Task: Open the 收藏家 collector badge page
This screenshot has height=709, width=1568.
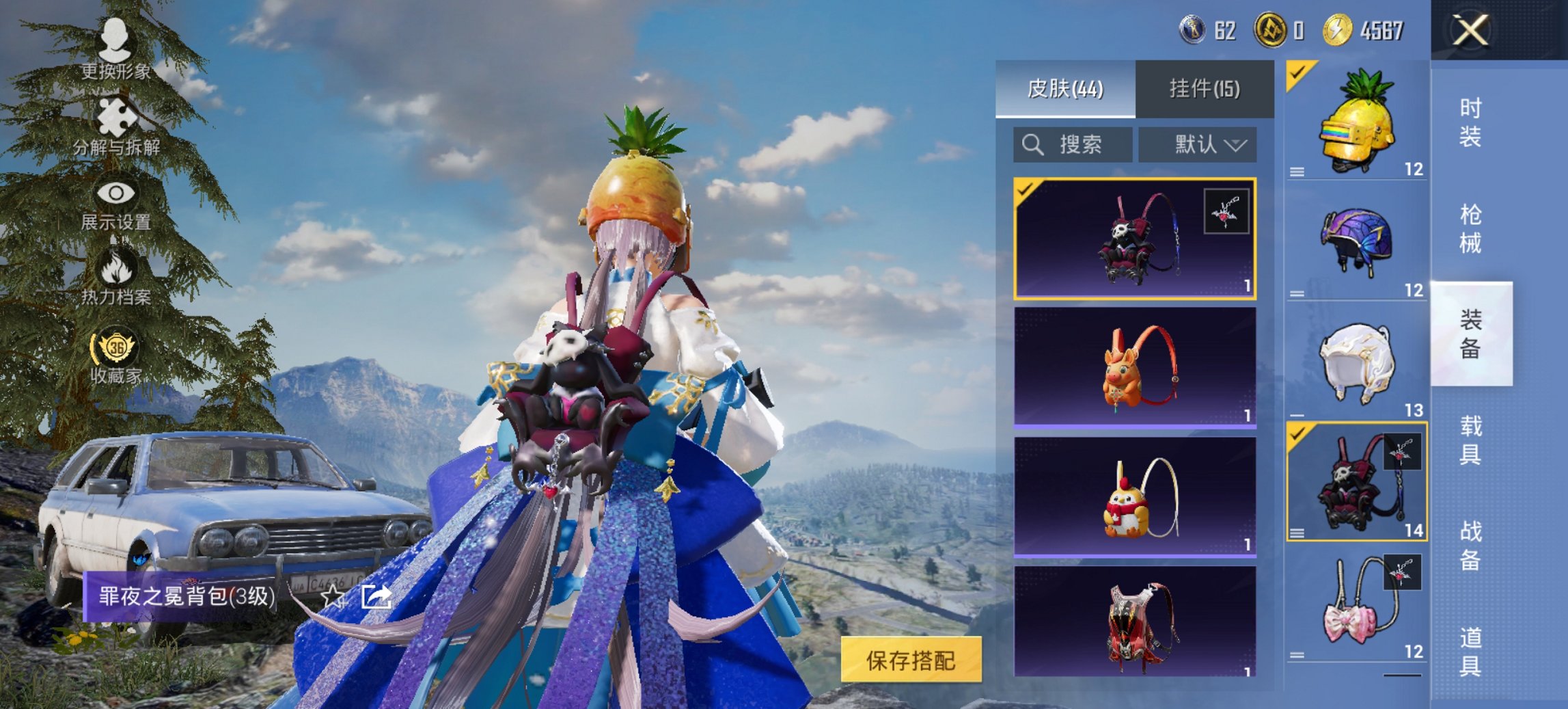Action: 118,356
